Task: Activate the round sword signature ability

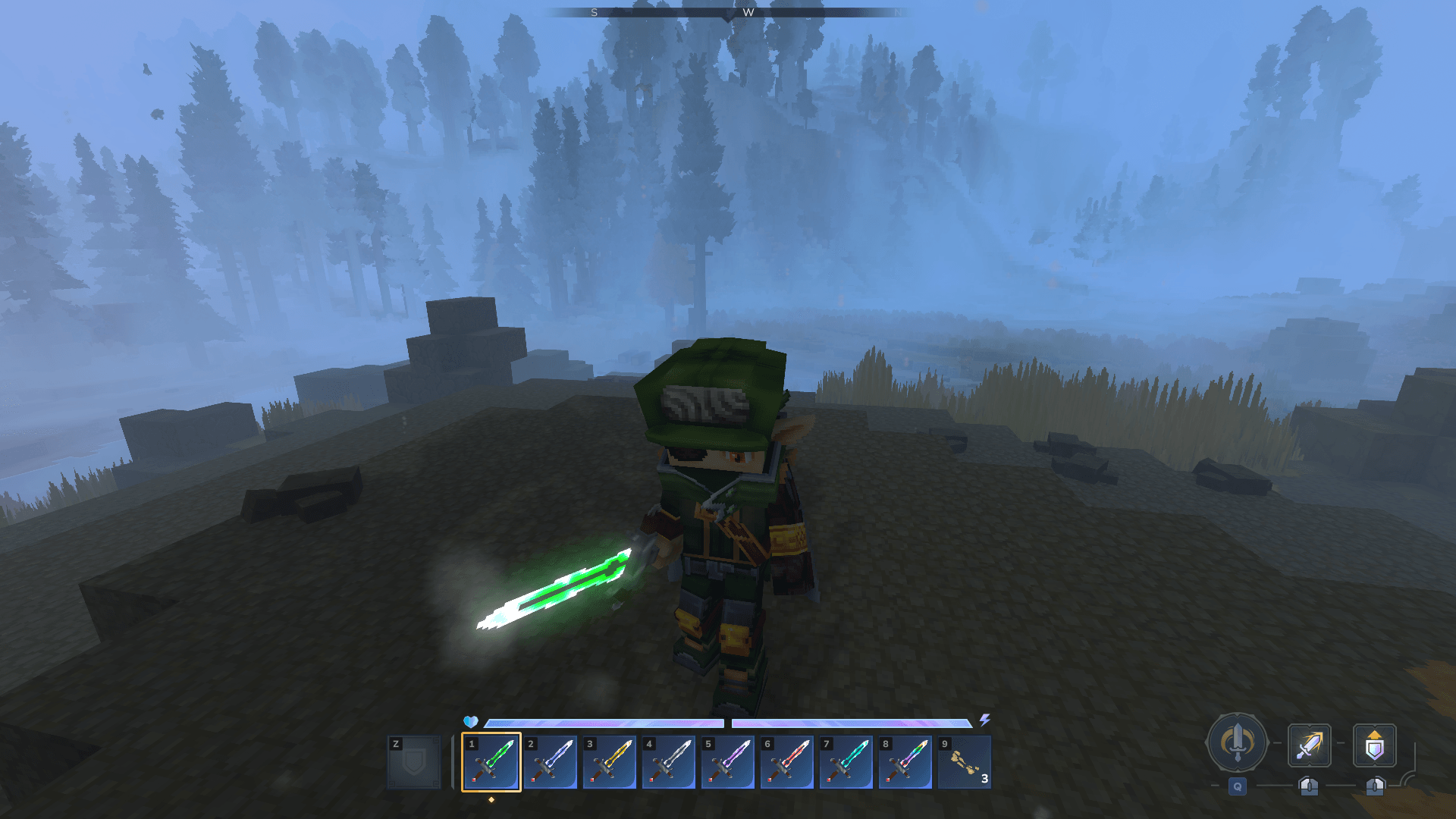Action: [x=1237, y=743]
